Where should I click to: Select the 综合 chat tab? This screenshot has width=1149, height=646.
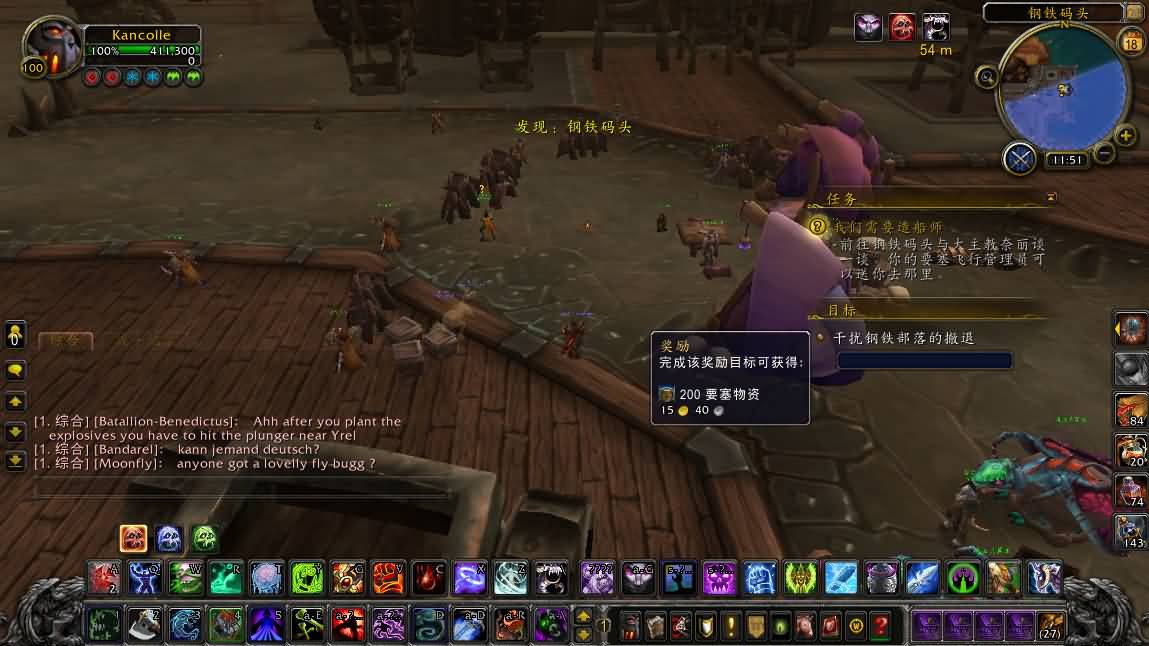click(65, 340)
